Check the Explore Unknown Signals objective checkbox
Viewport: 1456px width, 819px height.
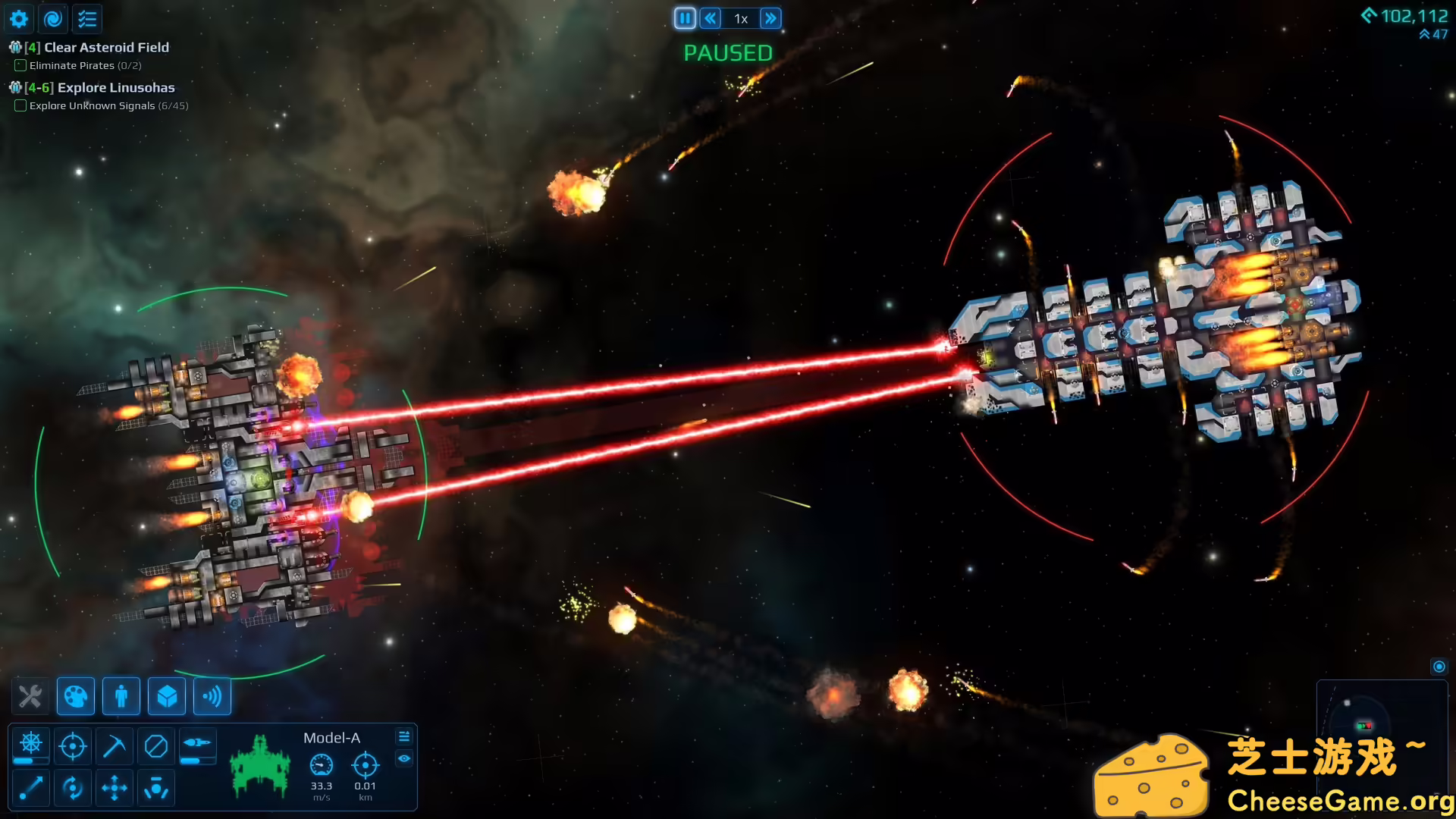pyautogui.click(x=20, y=105)
